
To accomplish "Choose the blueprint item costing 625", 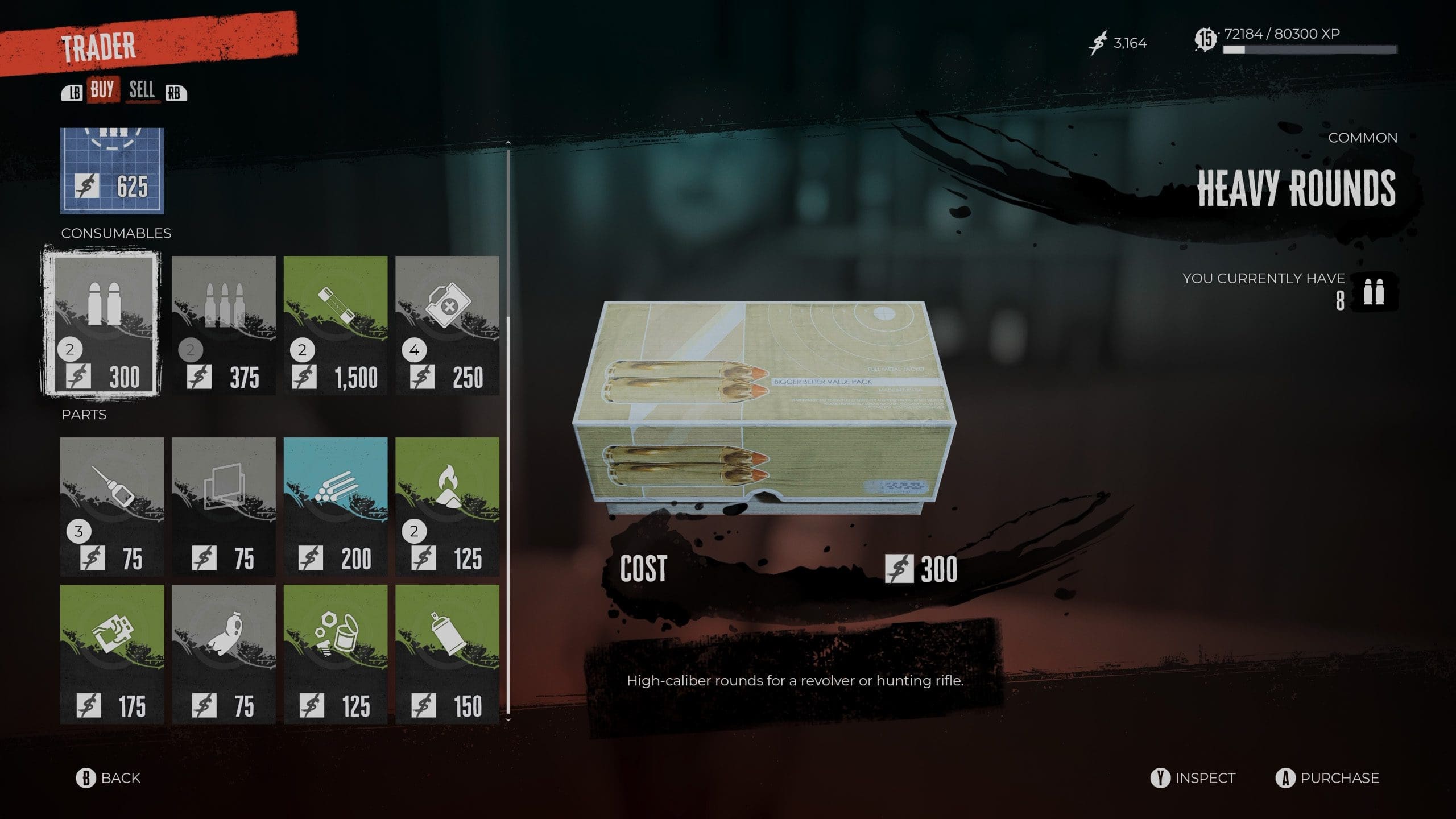I will (112, 171).
